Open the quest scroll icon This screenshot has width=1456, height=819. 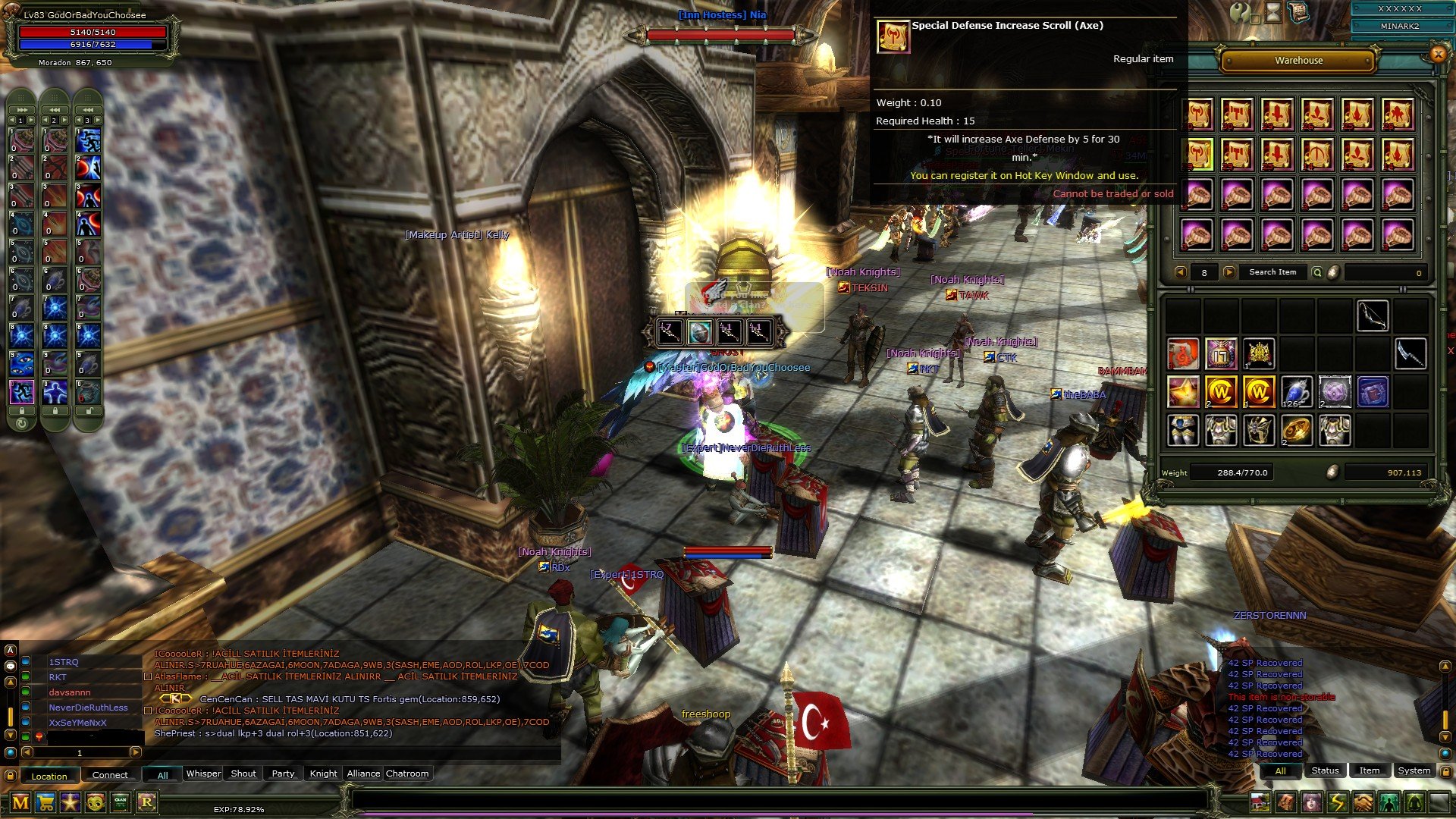[x=1298, y=12]
